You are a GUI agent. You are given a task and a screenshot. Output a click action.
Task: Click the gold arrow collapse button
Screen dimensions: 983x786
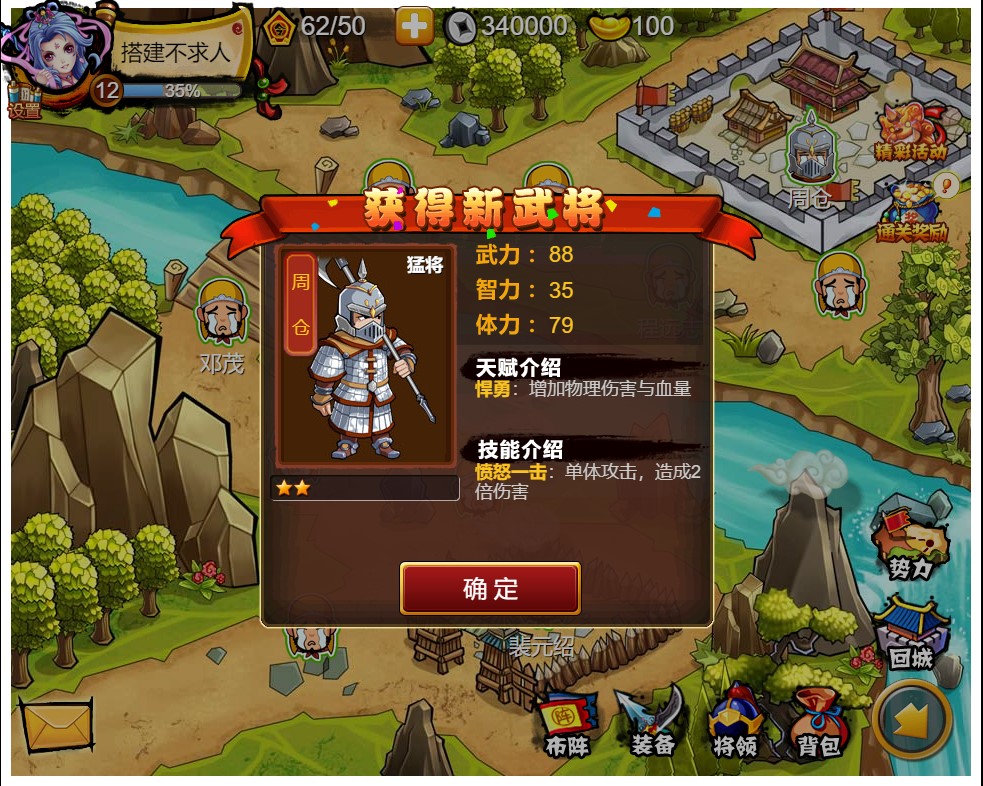(x=911, y=720)
